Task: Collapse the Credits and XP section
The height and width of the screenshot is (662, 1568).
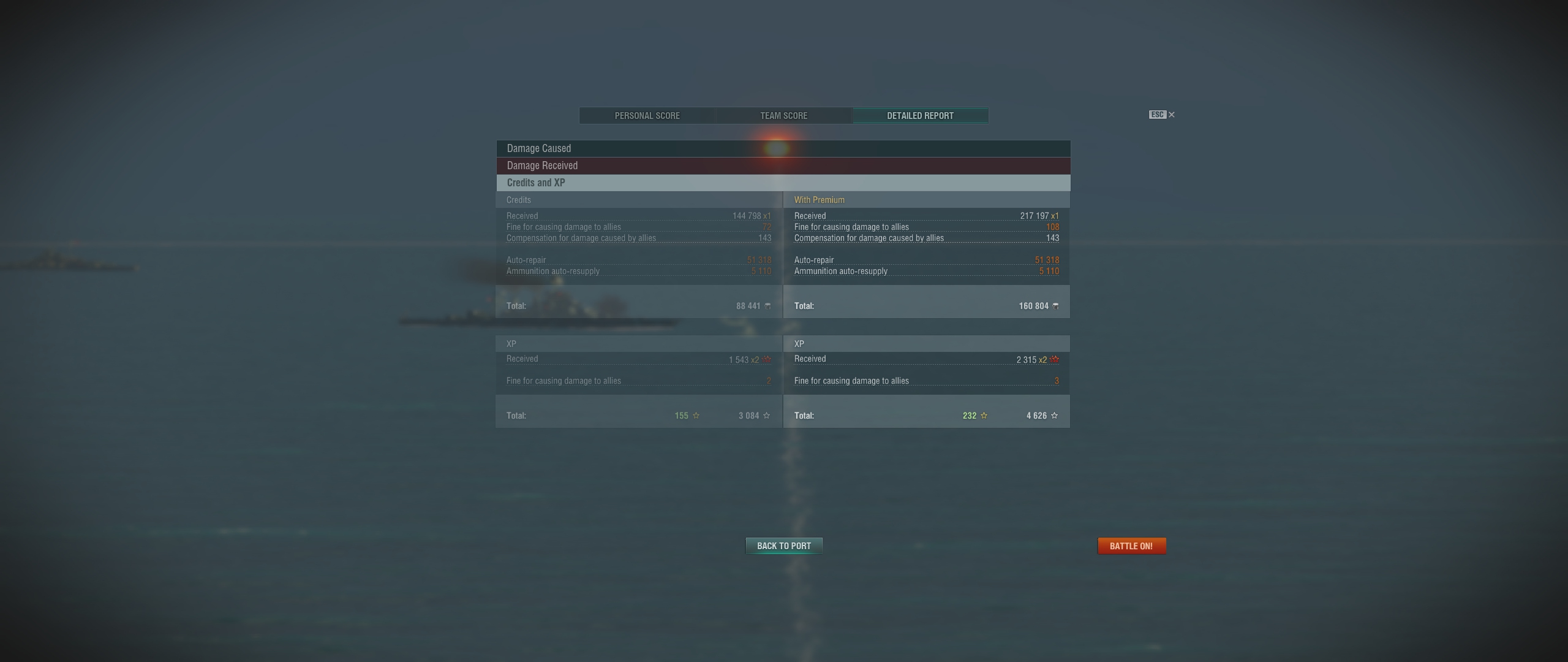Action: [783, 183]
